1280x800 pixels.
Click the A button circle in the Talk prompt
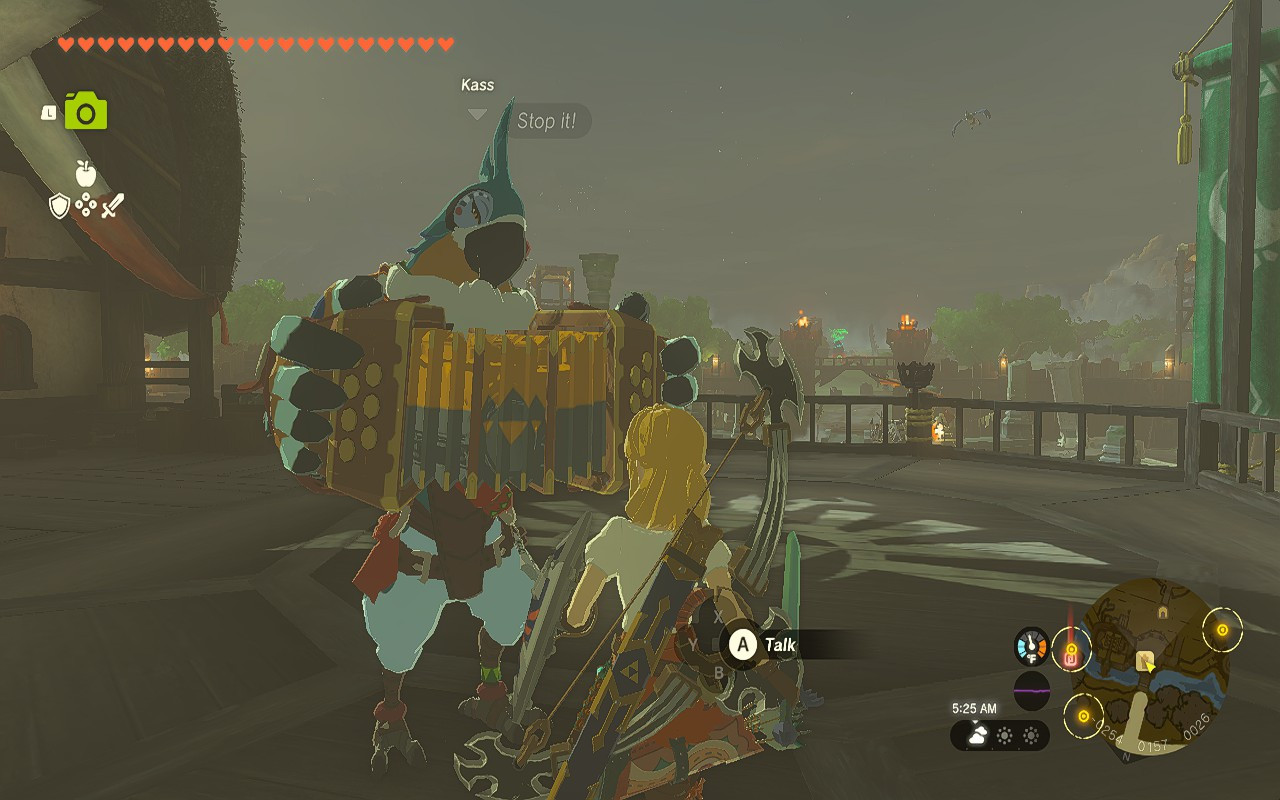click(x=744, y=644)
